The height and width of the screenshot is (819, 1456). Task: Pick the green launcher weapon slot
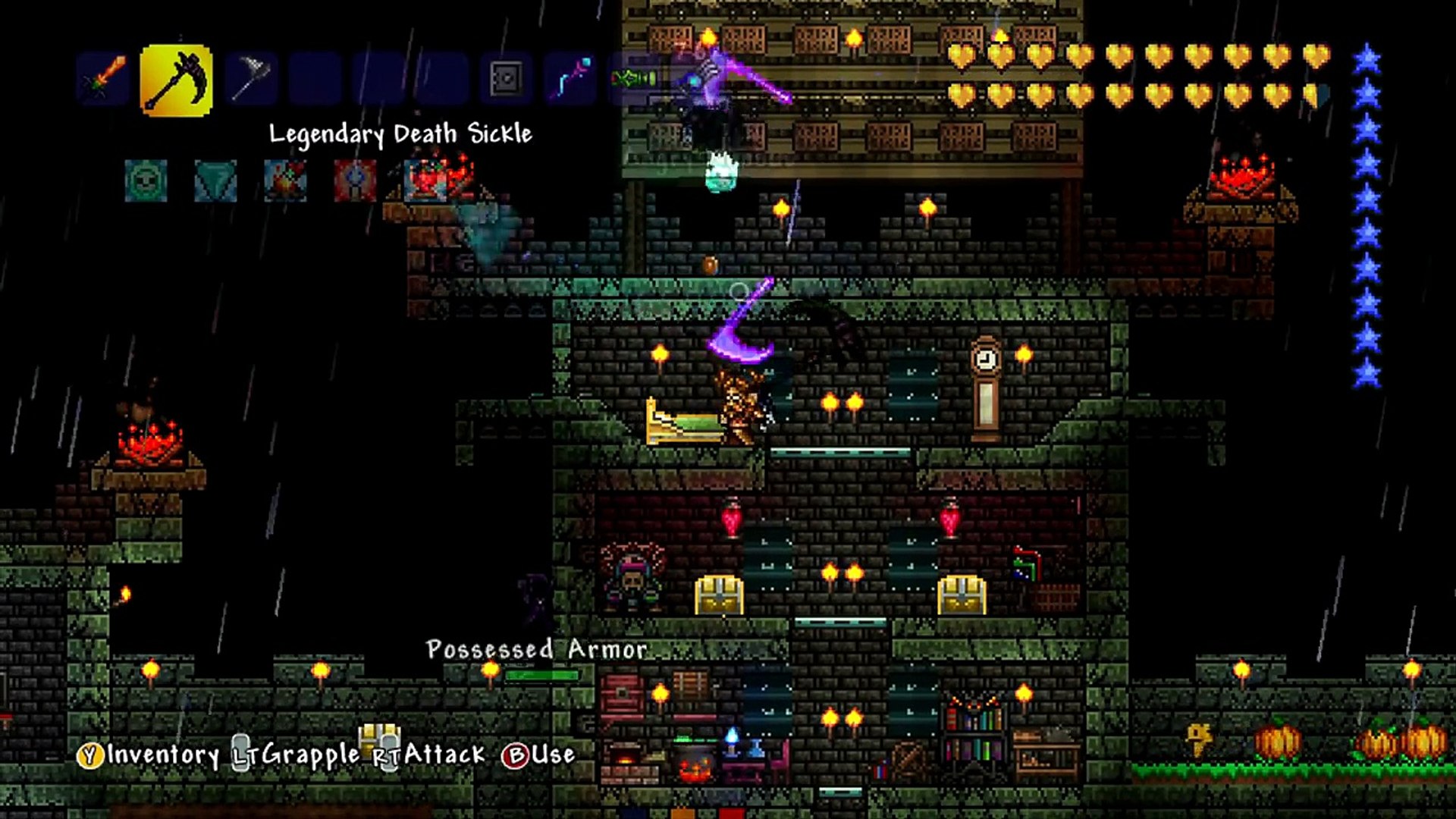[635, 78]
